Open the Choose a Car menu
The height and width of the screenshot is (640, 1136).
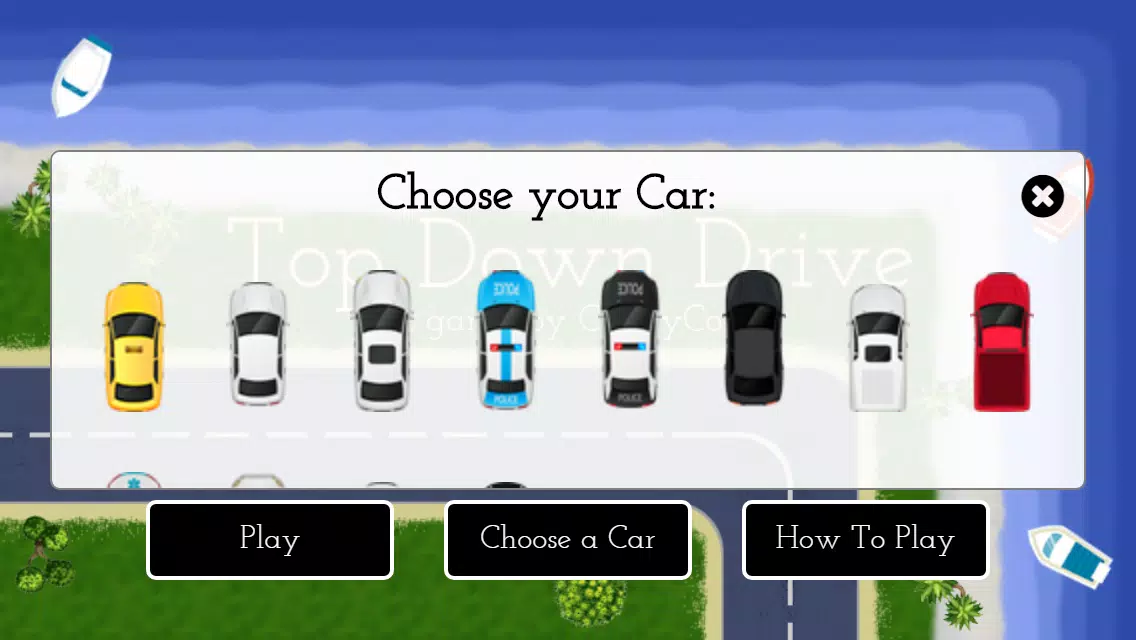pos(568,540)
